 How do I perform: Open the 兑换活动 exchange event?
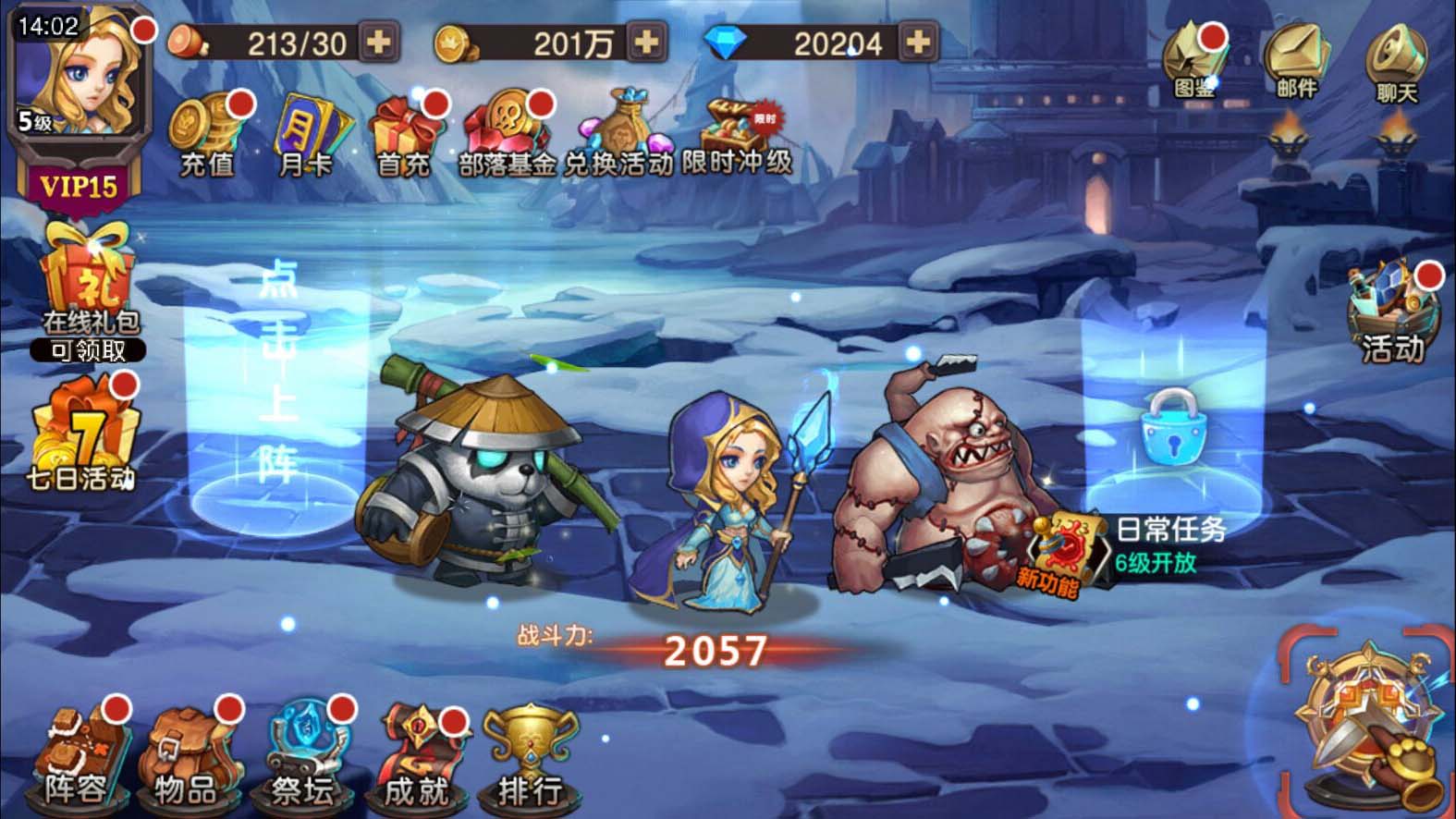tap(618, 134)
